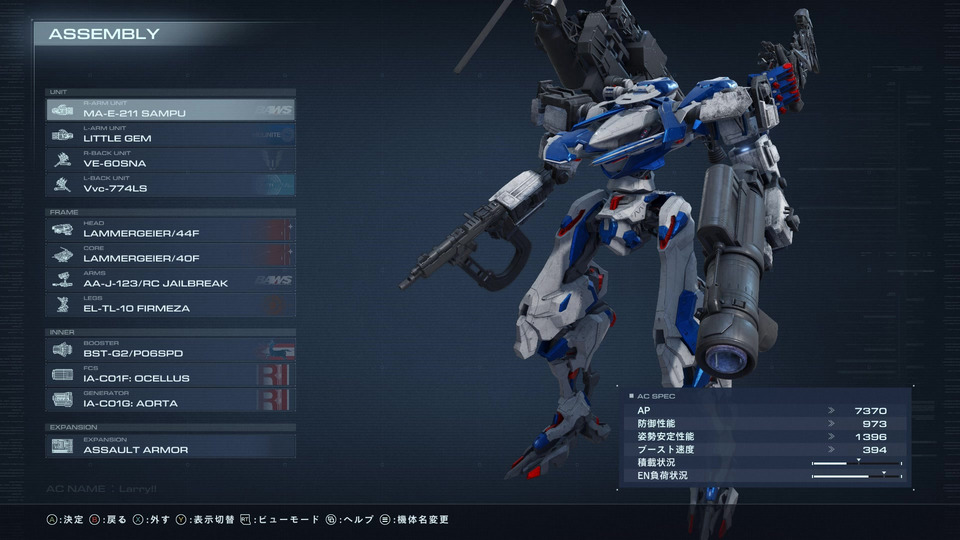This screenshot has height=540, width=960.
Task: Select the LAMMERGEIER/40F core part
Action: [x=170, y=255]
